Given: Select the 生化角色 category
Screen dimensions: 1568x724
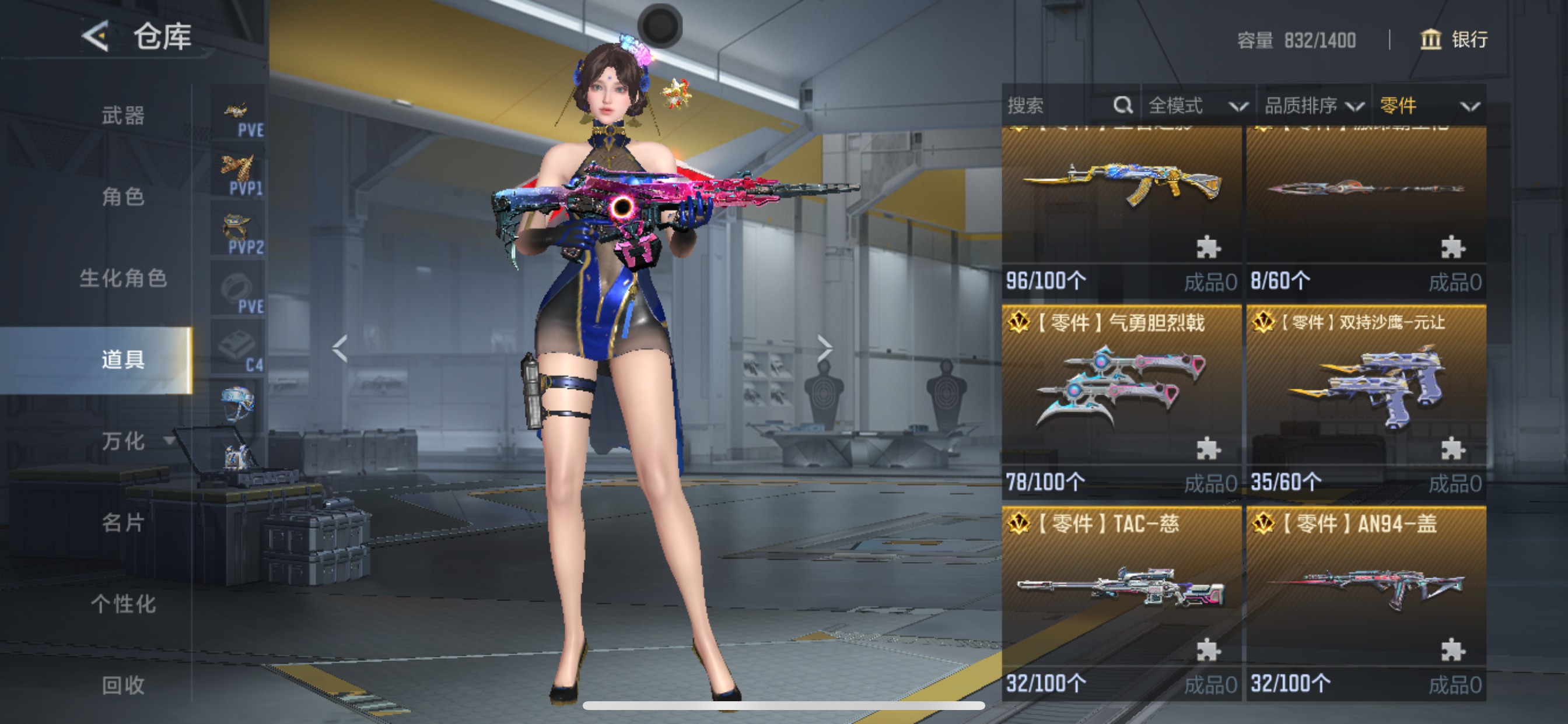Looking at the screenshot, I should (x=123, y=278).
